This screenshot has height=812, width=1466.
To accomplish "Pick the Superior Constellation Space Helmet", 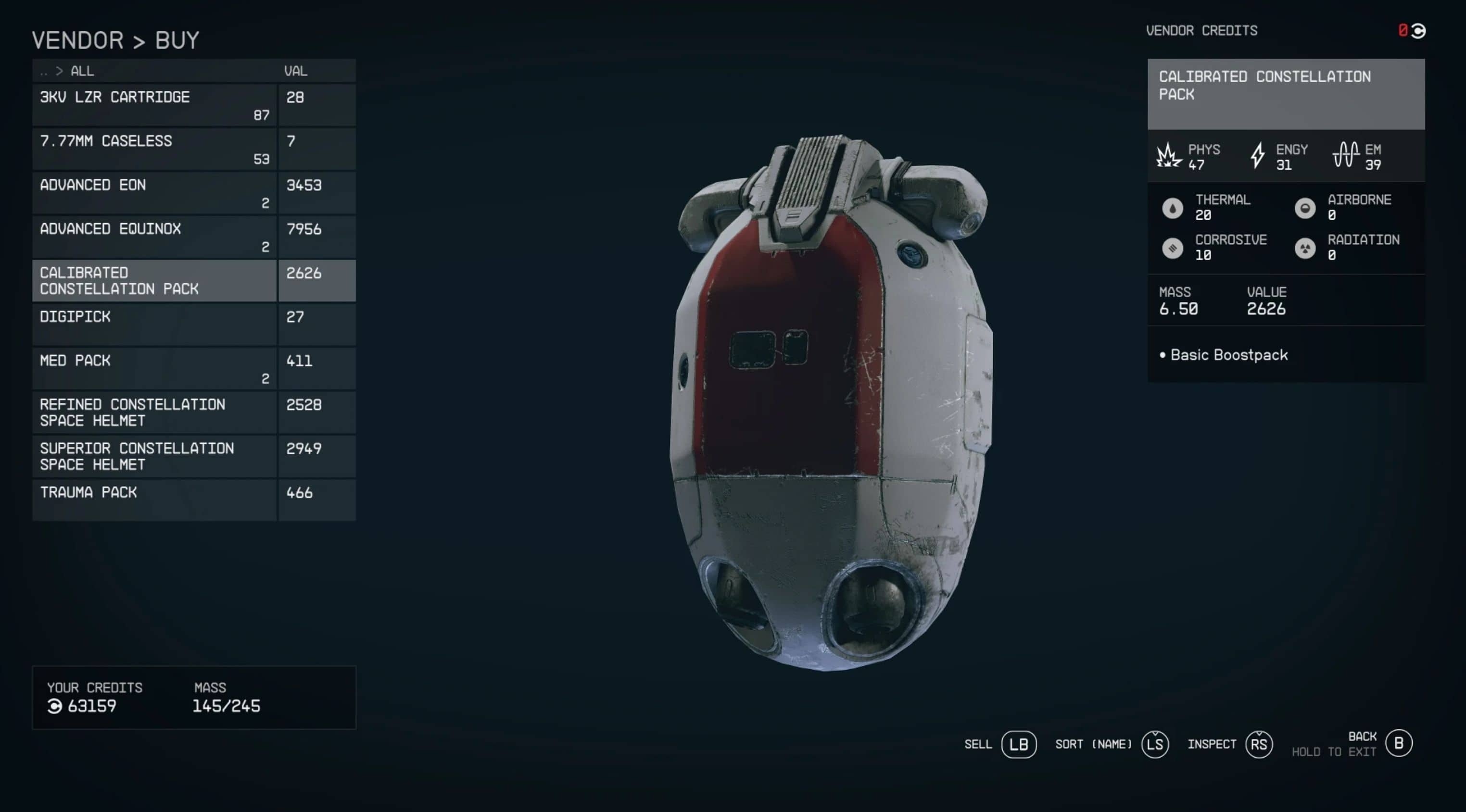I will [x=154, y=456].
